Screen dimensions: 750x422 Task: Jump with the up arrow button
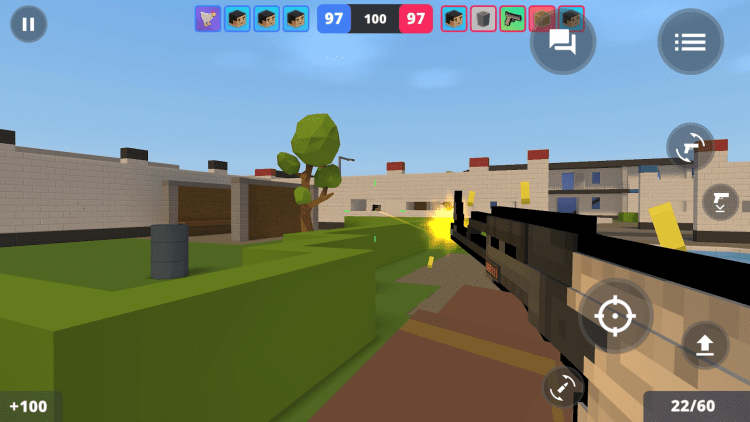705,345
